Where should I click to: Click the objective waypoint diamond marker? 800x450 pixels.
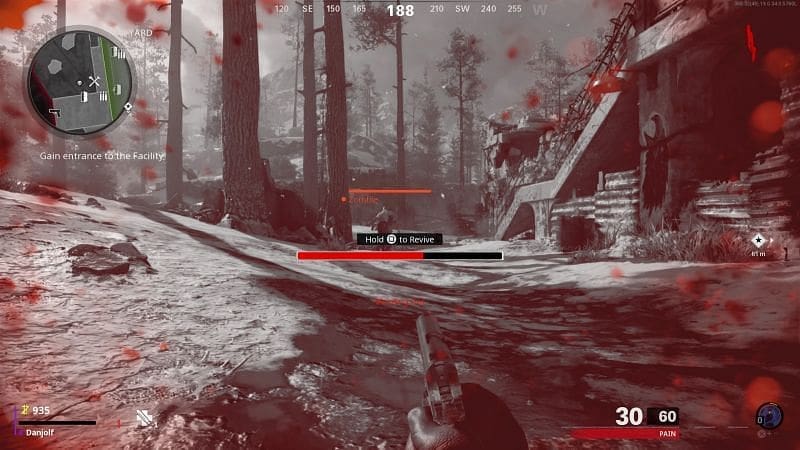coord(758,240)
